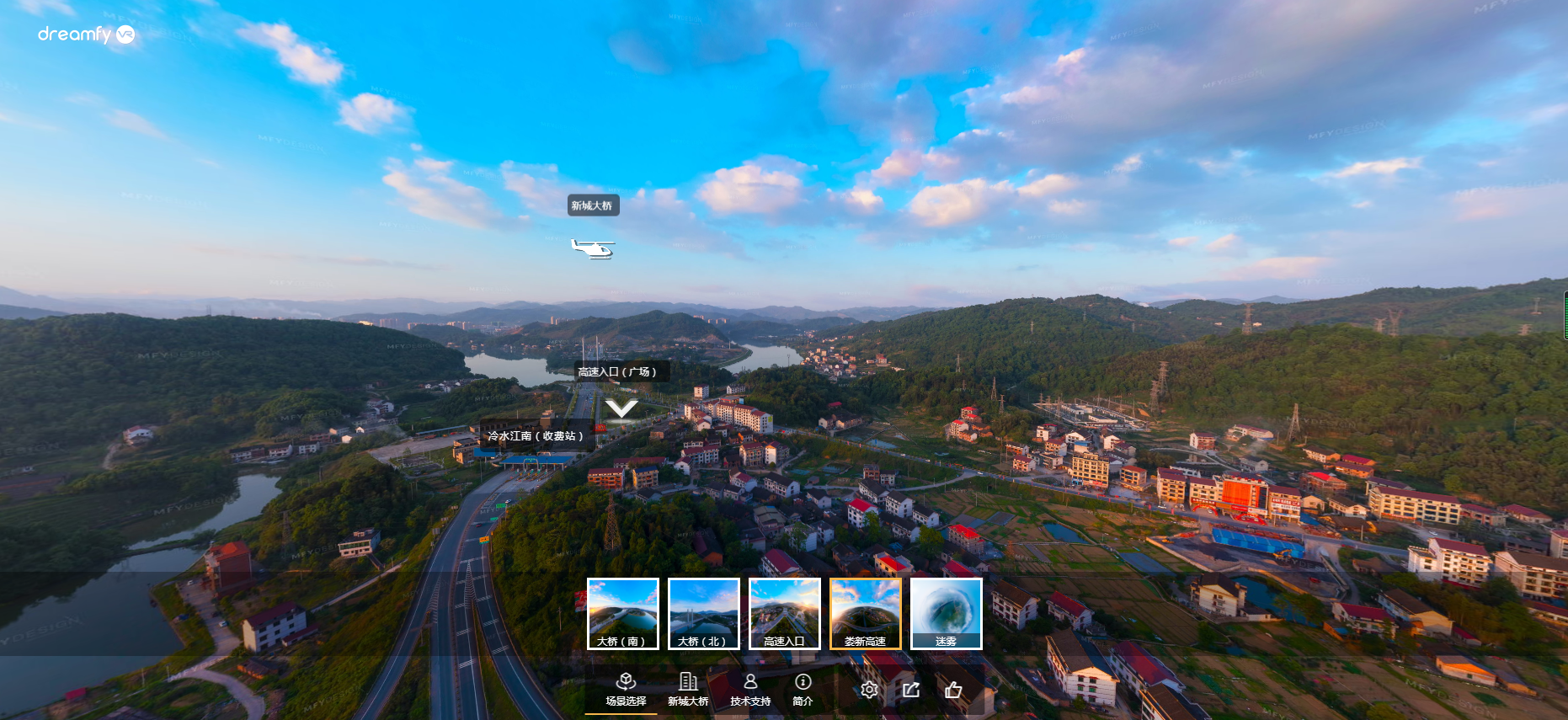View the 迷雾 little-planet thumbnail

click(x=946, y=613)
